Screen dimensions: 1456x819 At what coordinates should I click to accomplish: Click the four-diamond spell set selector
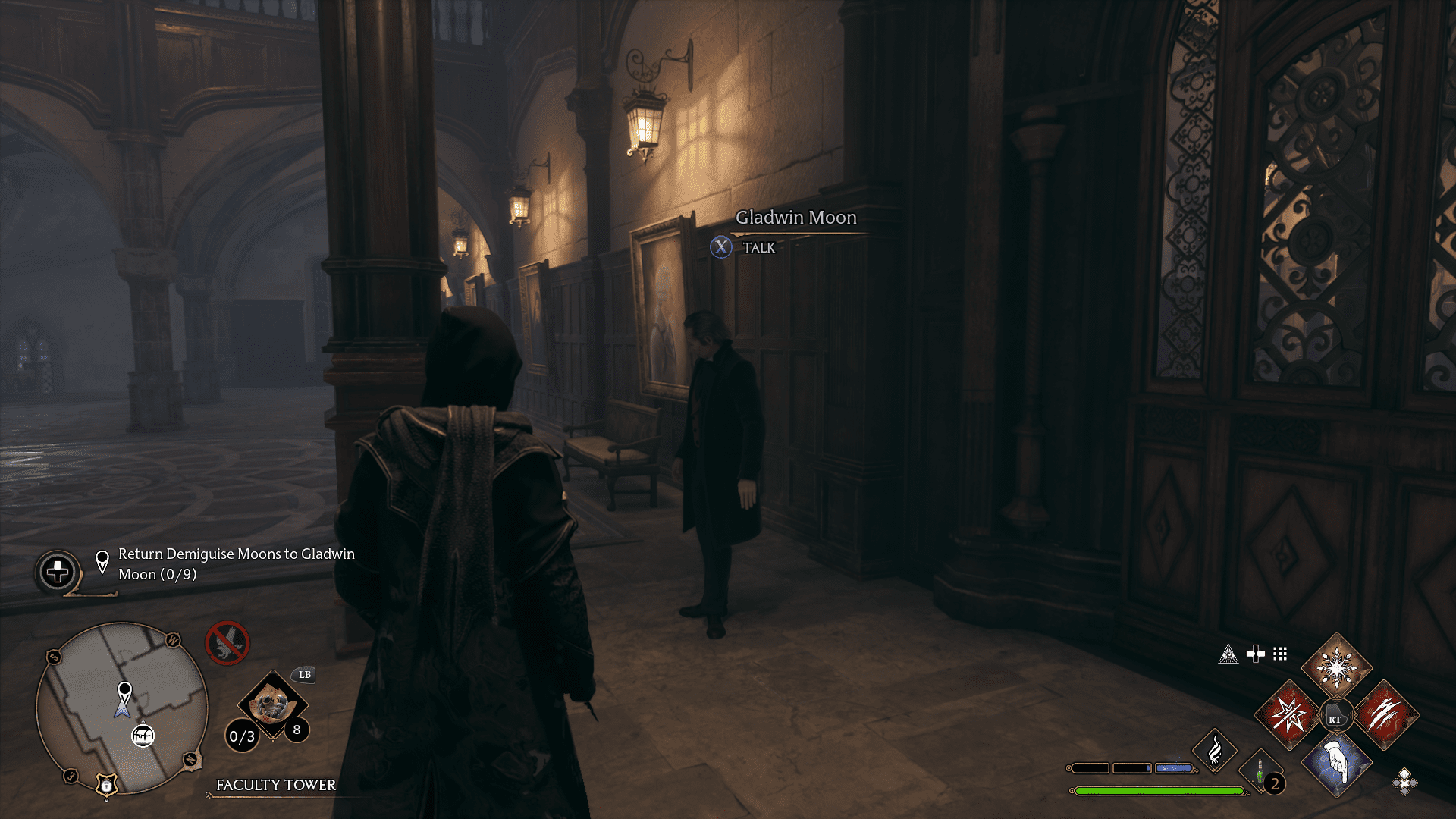pyautogui.click(x=1404, y=781)
